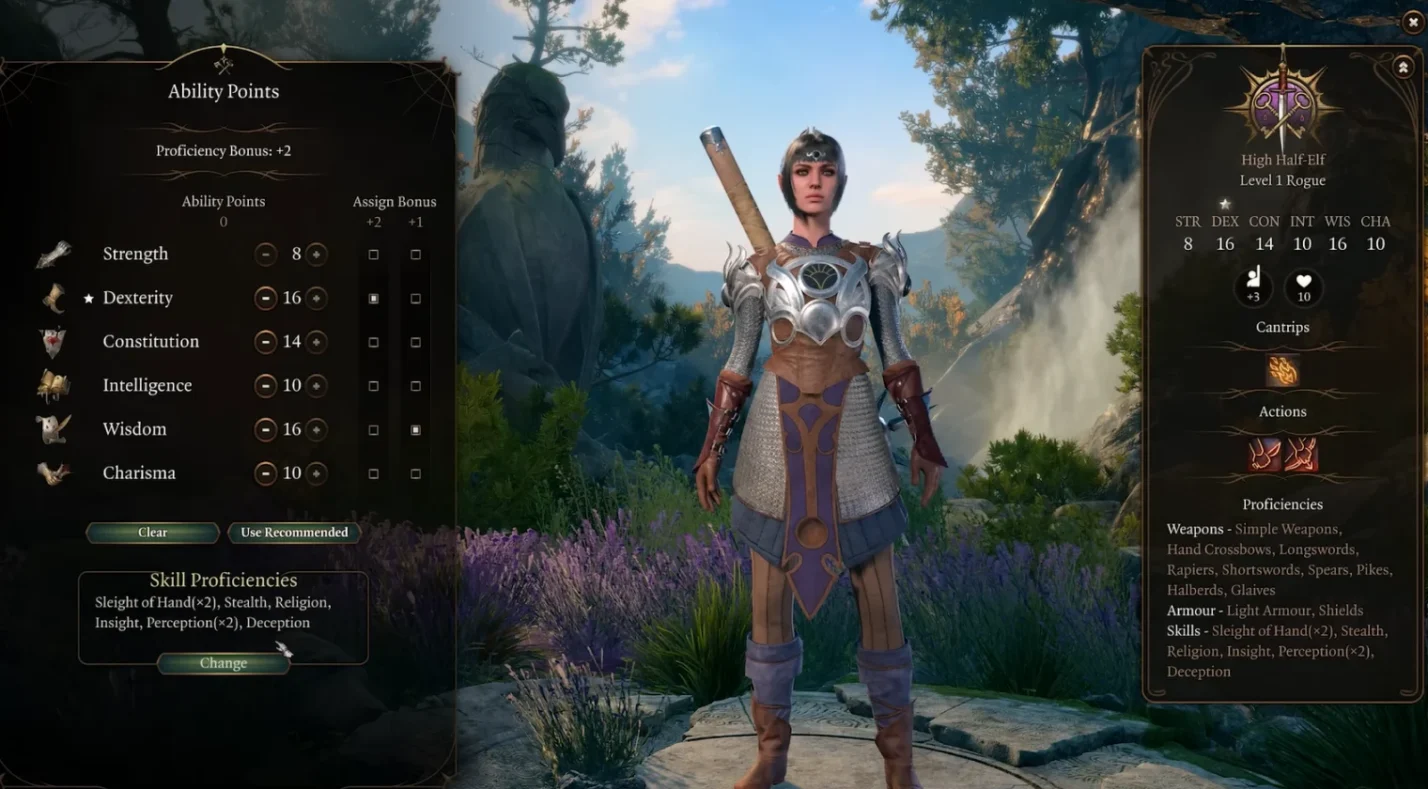Inspect the cantrip icon in the summary
1428x789 pixels.
[x=1282, y=371]
